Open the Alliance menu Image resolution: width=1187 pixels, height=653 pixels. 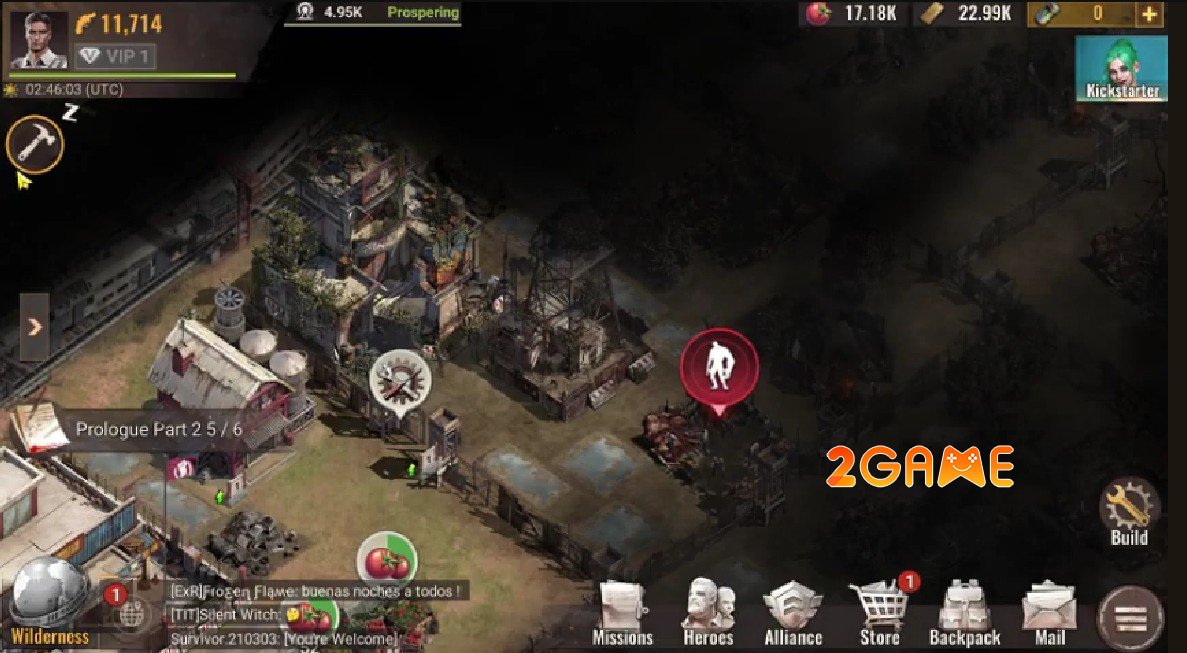click(793, 612)
